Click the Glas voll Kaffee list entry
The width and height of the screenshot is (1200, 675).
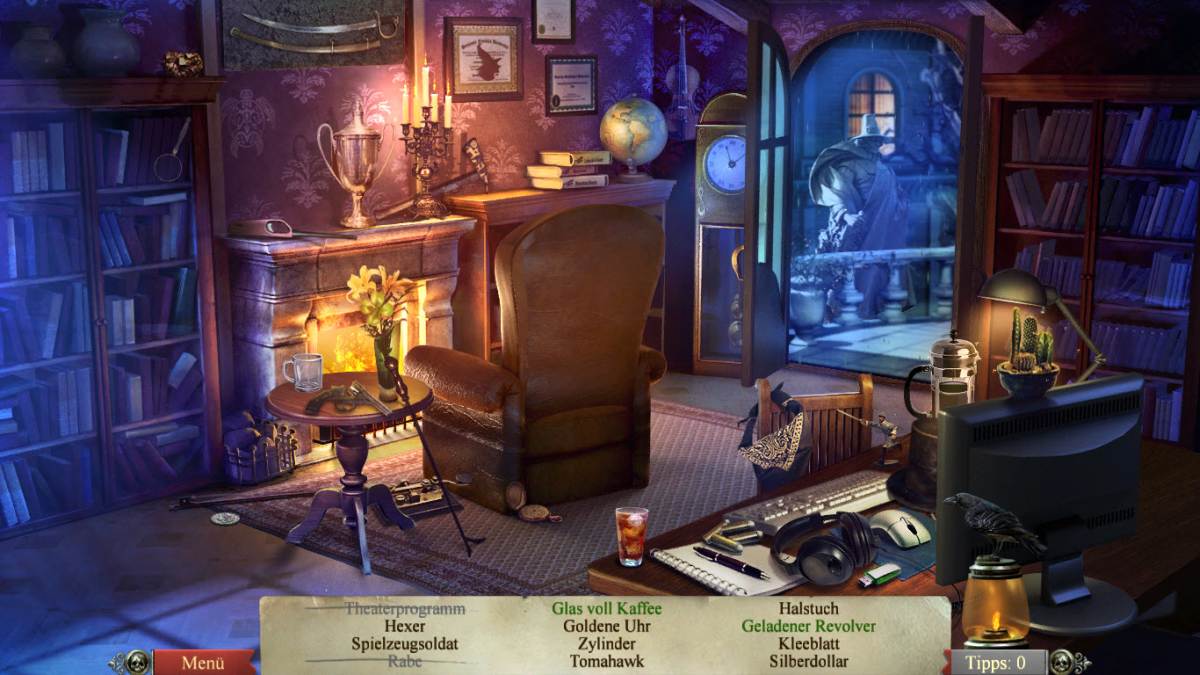tap(607, 608)
